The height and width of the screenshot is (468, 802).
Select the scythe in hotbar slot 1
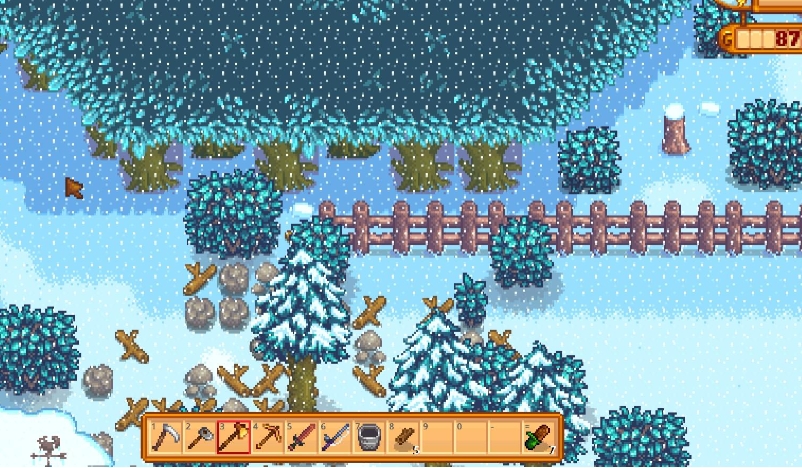tap(165, 437)
